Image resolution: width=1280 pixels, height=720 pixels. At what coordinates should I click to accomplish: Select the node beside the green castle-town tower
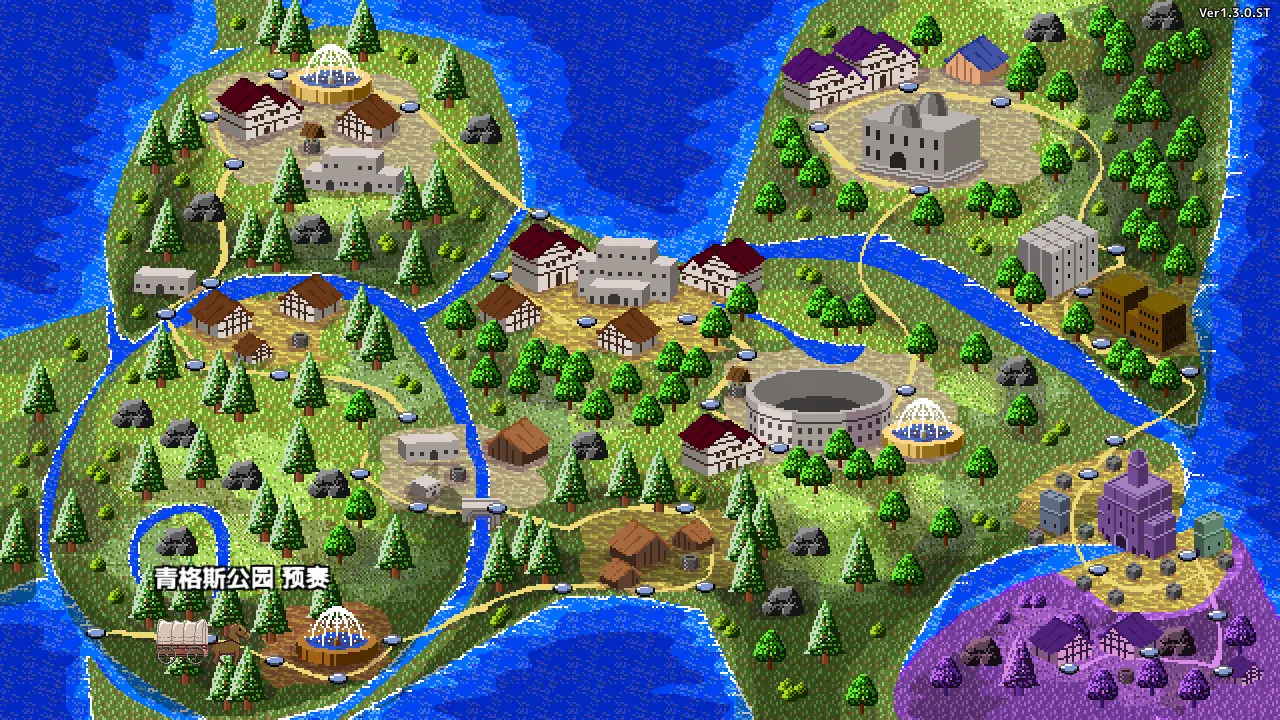(x=1188, y=554)
